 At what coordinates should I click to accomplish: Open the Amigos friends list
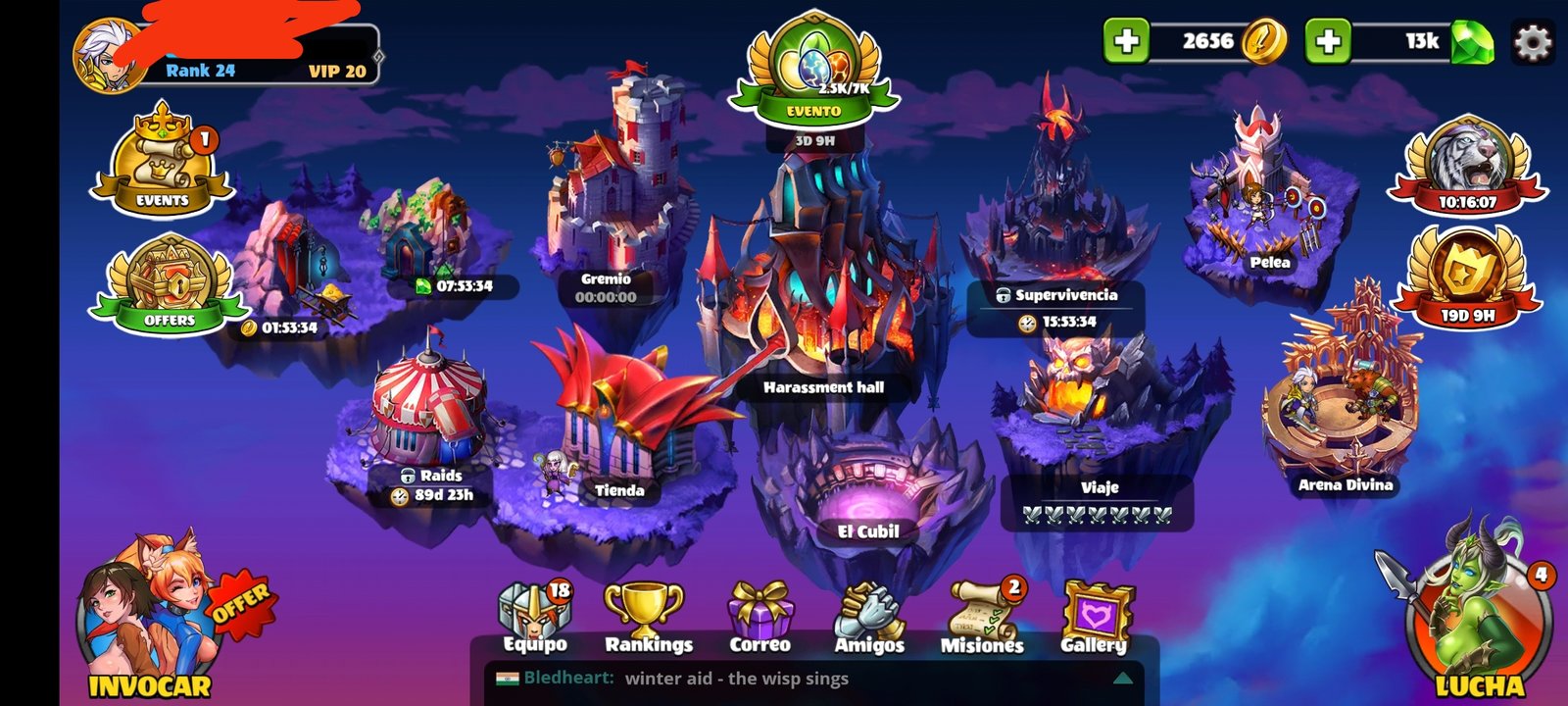pos(869,618)
